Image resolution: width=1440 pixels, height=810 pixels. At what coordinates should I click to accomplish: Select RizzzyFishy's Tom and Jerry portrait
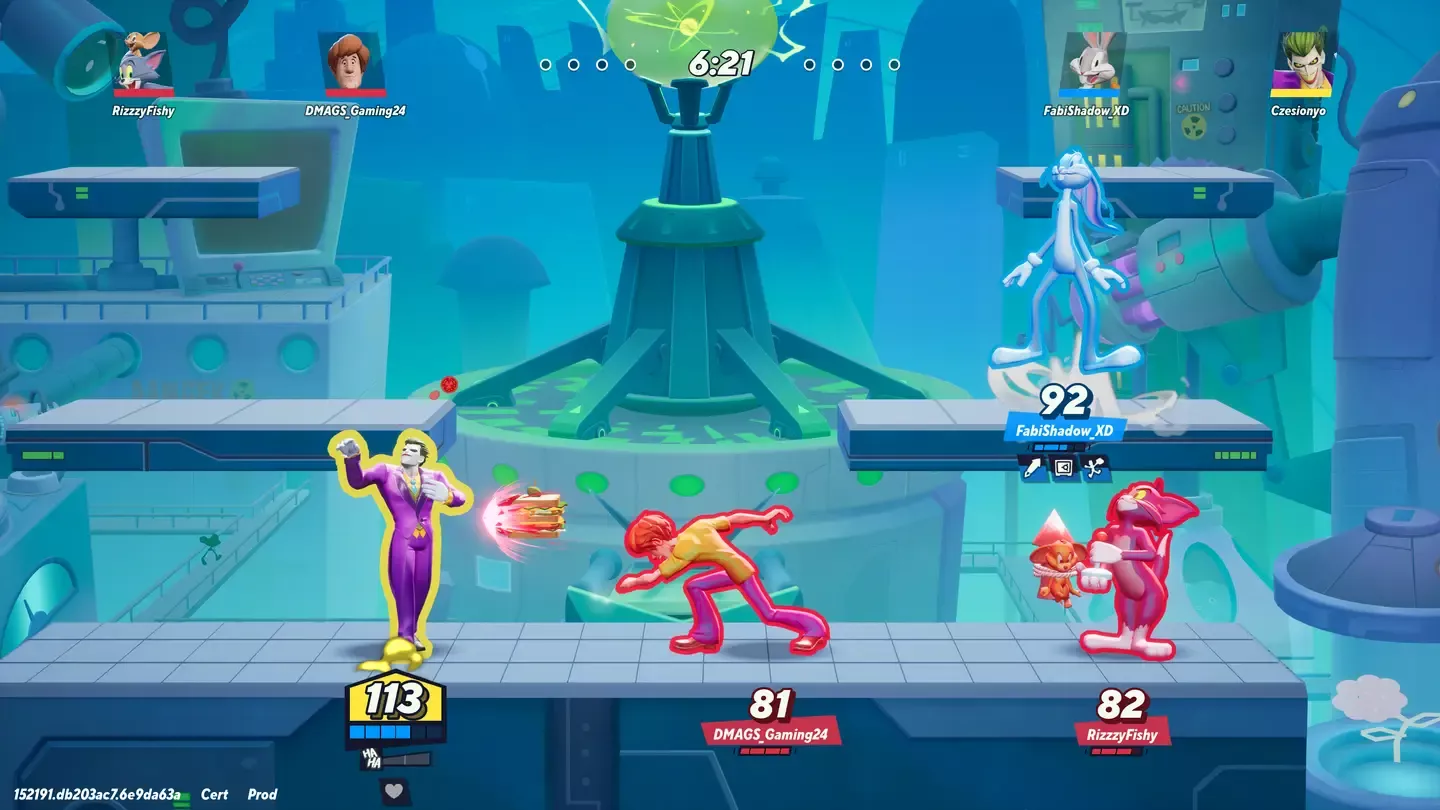tap(142, 64)
